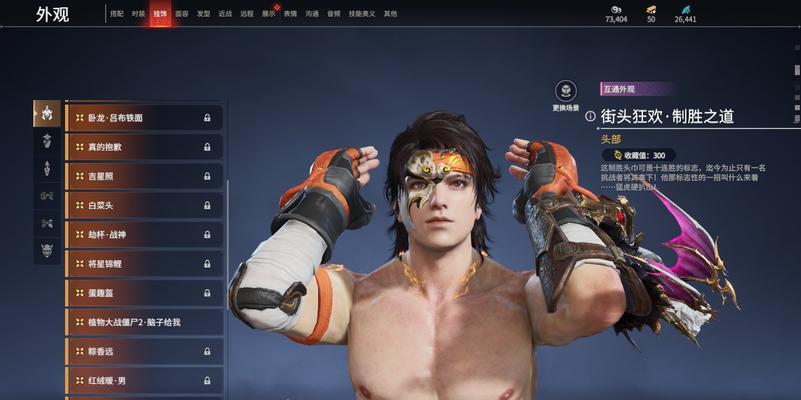The width and height of the screenshot is (801, 400).
Task: Show the 表情 tab
Action: 290,14
